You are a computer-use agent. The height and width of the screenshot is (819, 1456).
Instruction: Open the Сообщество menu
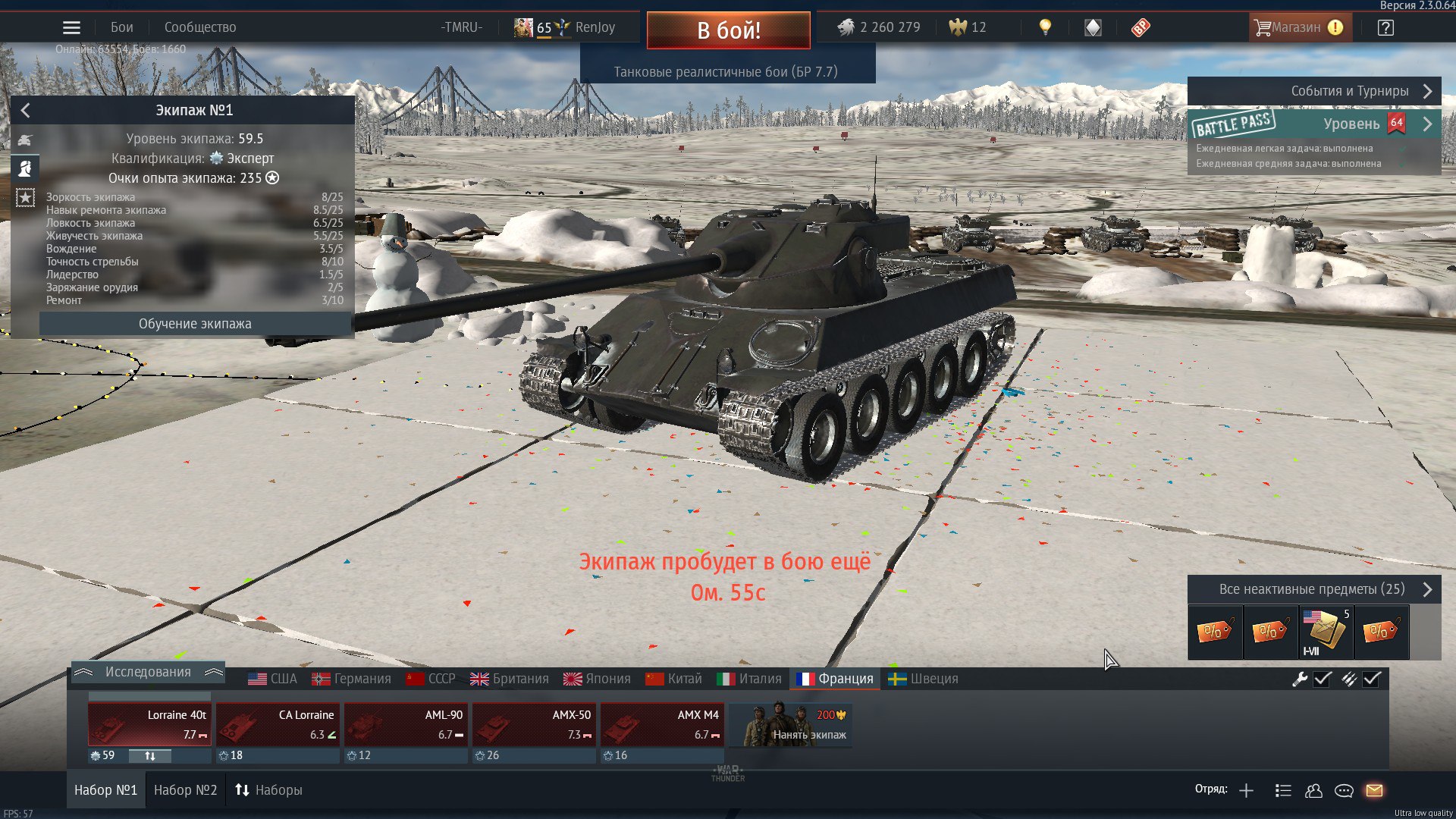coord(200,27)
